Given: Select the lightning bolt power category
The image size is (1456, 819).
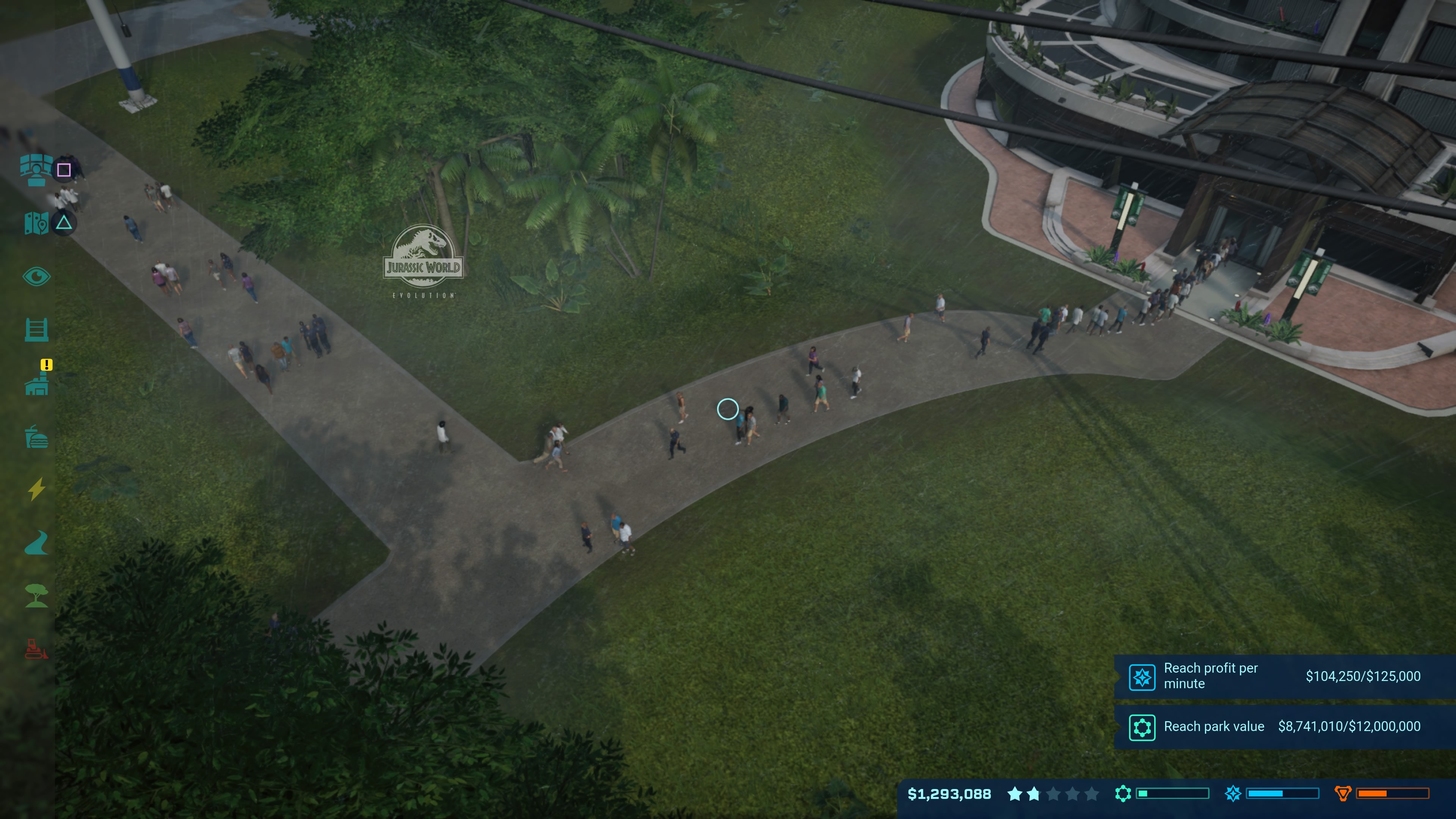Looking at the screenshot, I should pos(37,490).
